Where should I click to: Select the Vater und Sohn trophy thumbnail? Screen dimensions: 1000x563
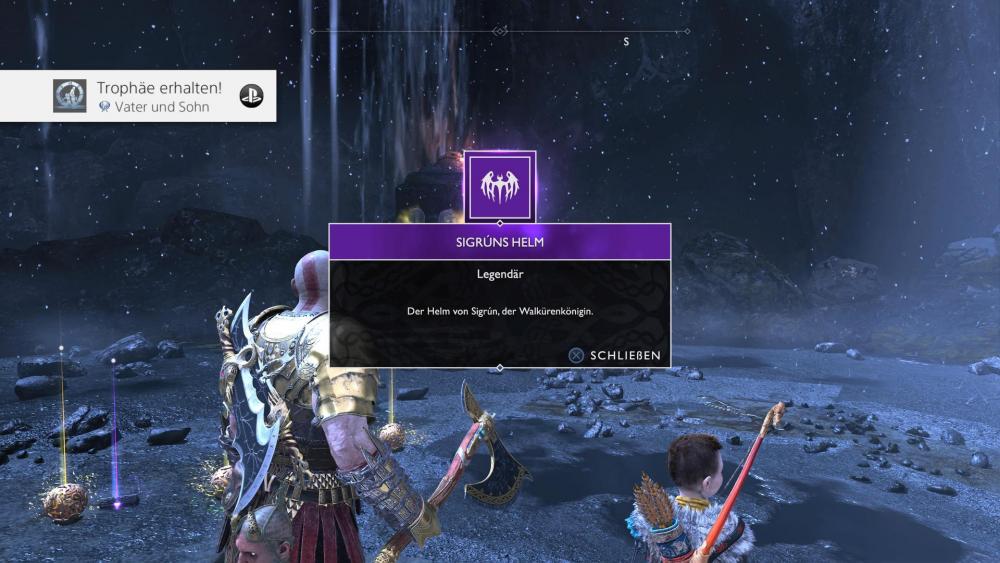(x=70, y=96)
